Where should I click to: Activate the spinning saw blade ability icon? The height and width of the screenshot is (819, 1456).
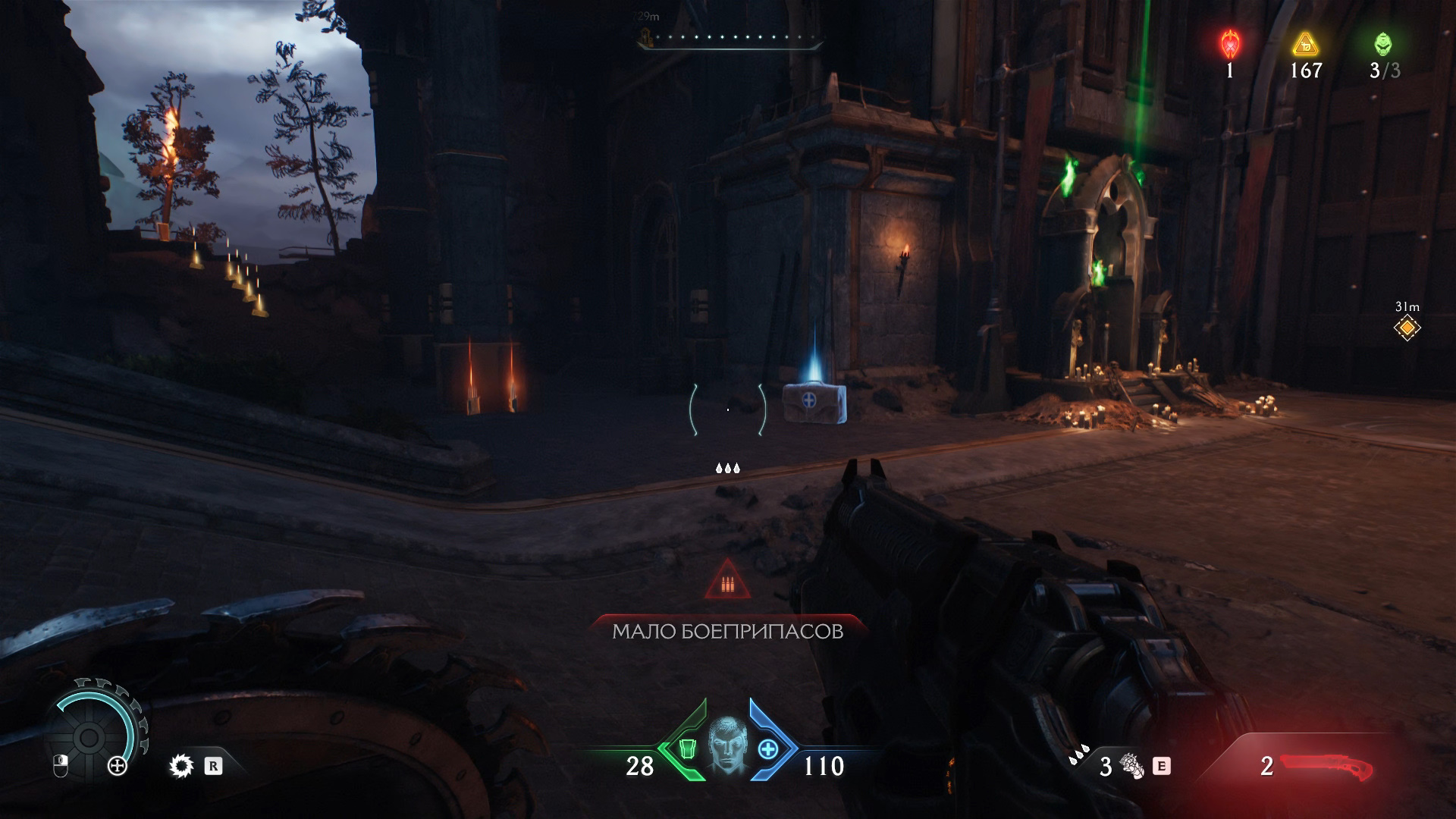point(181,767)
